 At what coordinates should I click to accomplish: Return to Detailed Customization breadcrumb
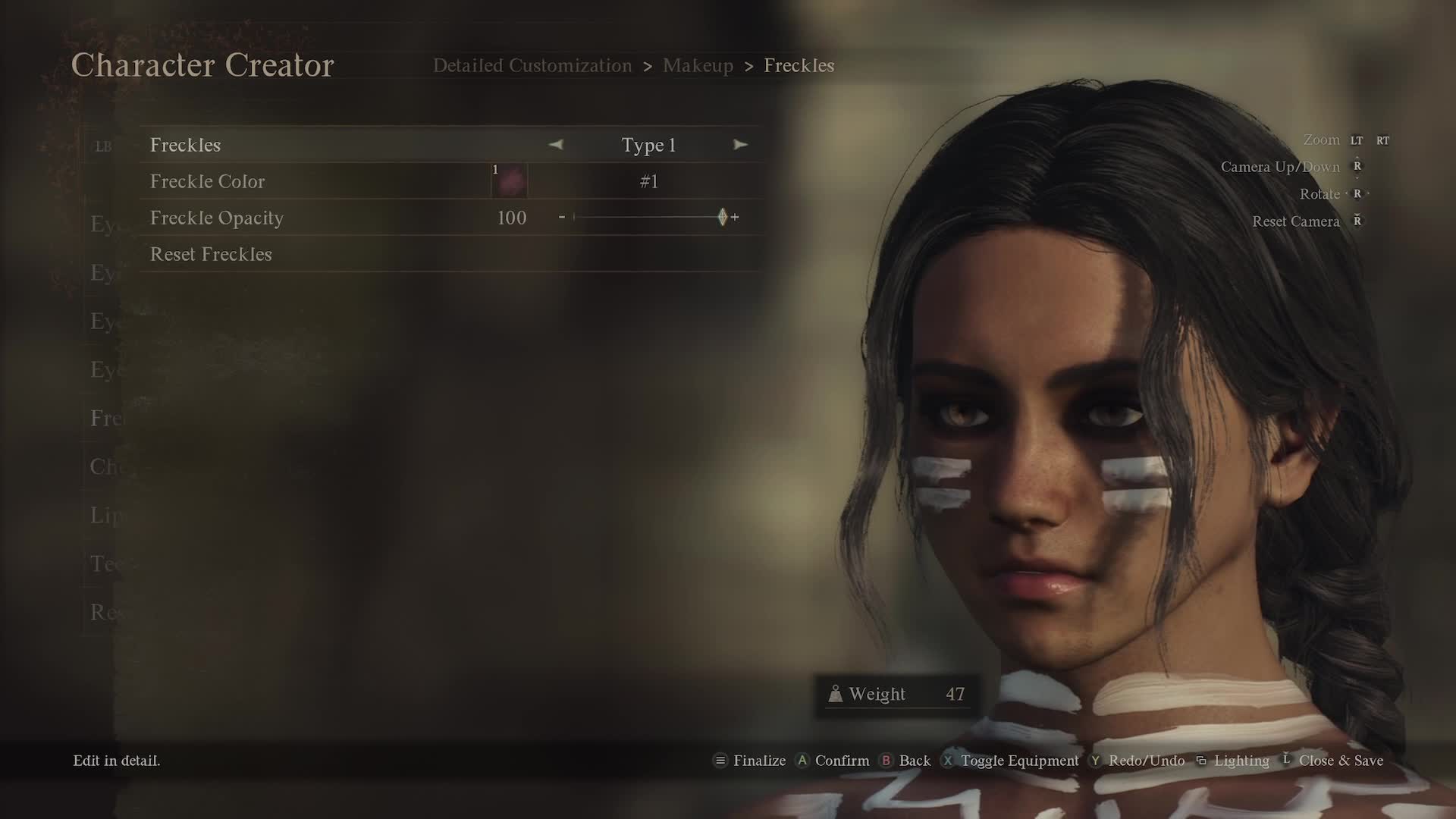pyautogui.click(x=532, y=66)
